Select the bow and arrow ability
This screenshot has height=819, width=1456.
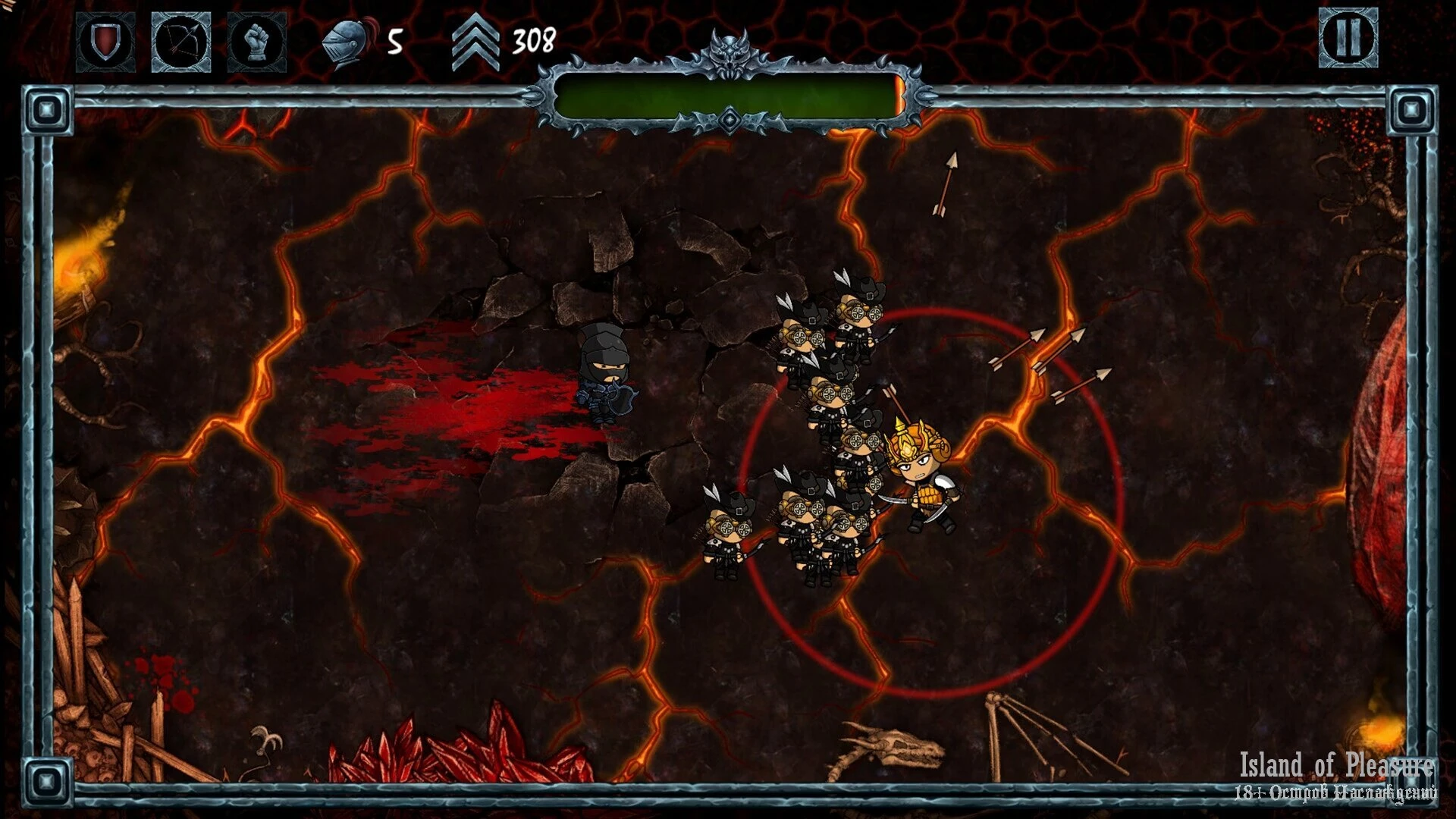[181, 42]
